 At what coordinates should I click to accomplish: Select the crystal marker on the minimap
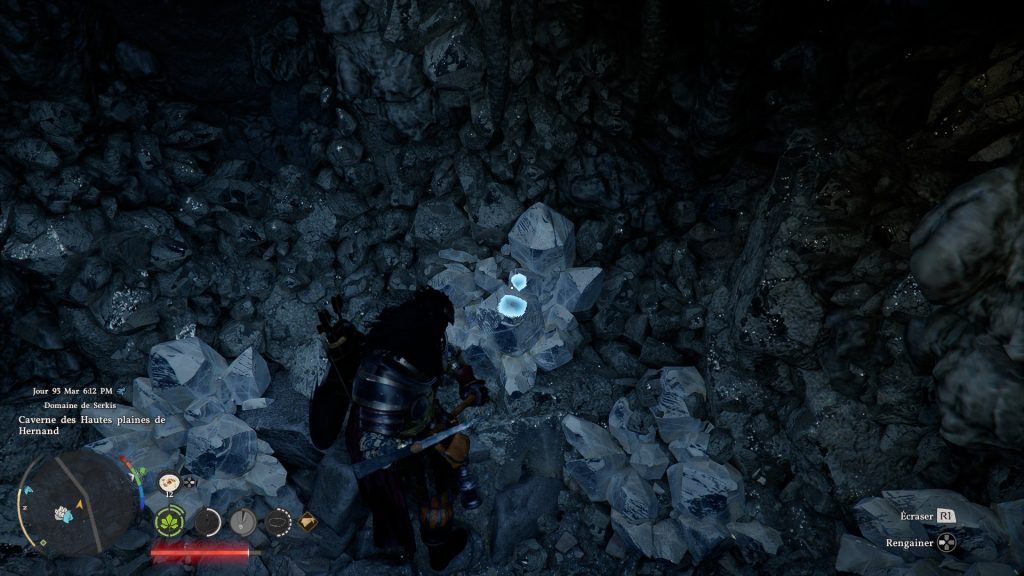[63, 514]
